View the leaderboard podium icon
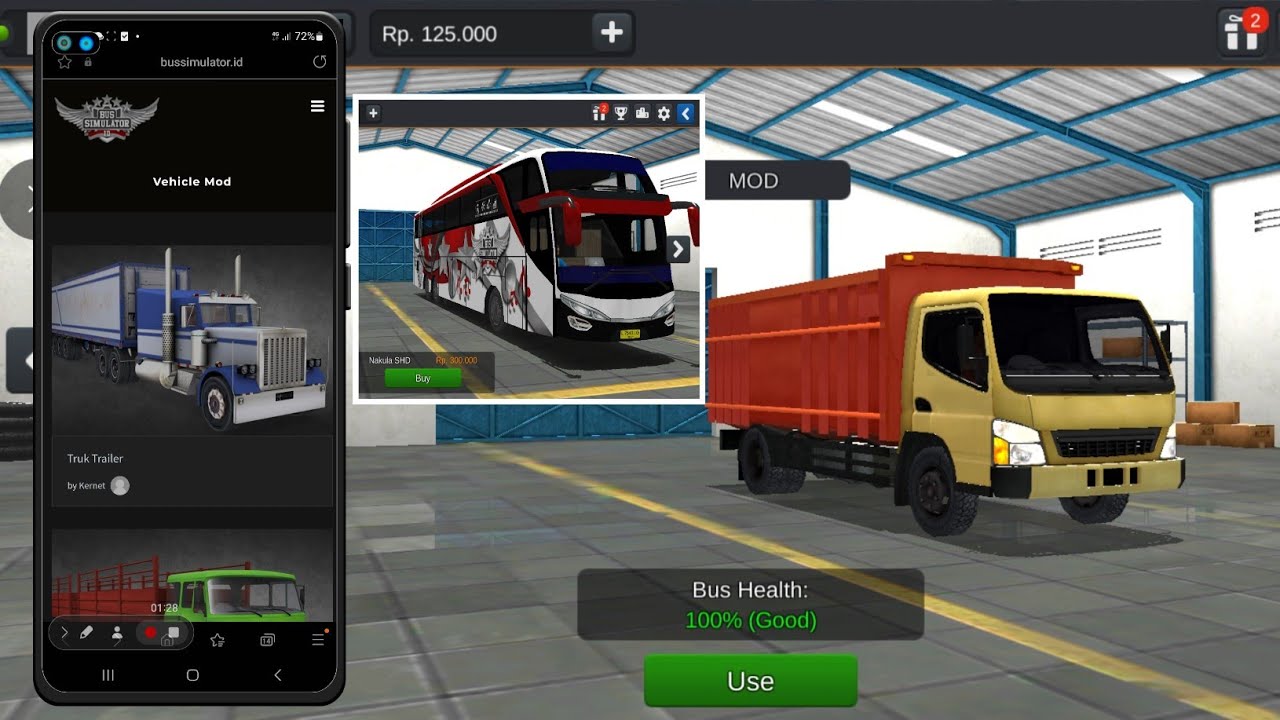 (643, 113)
